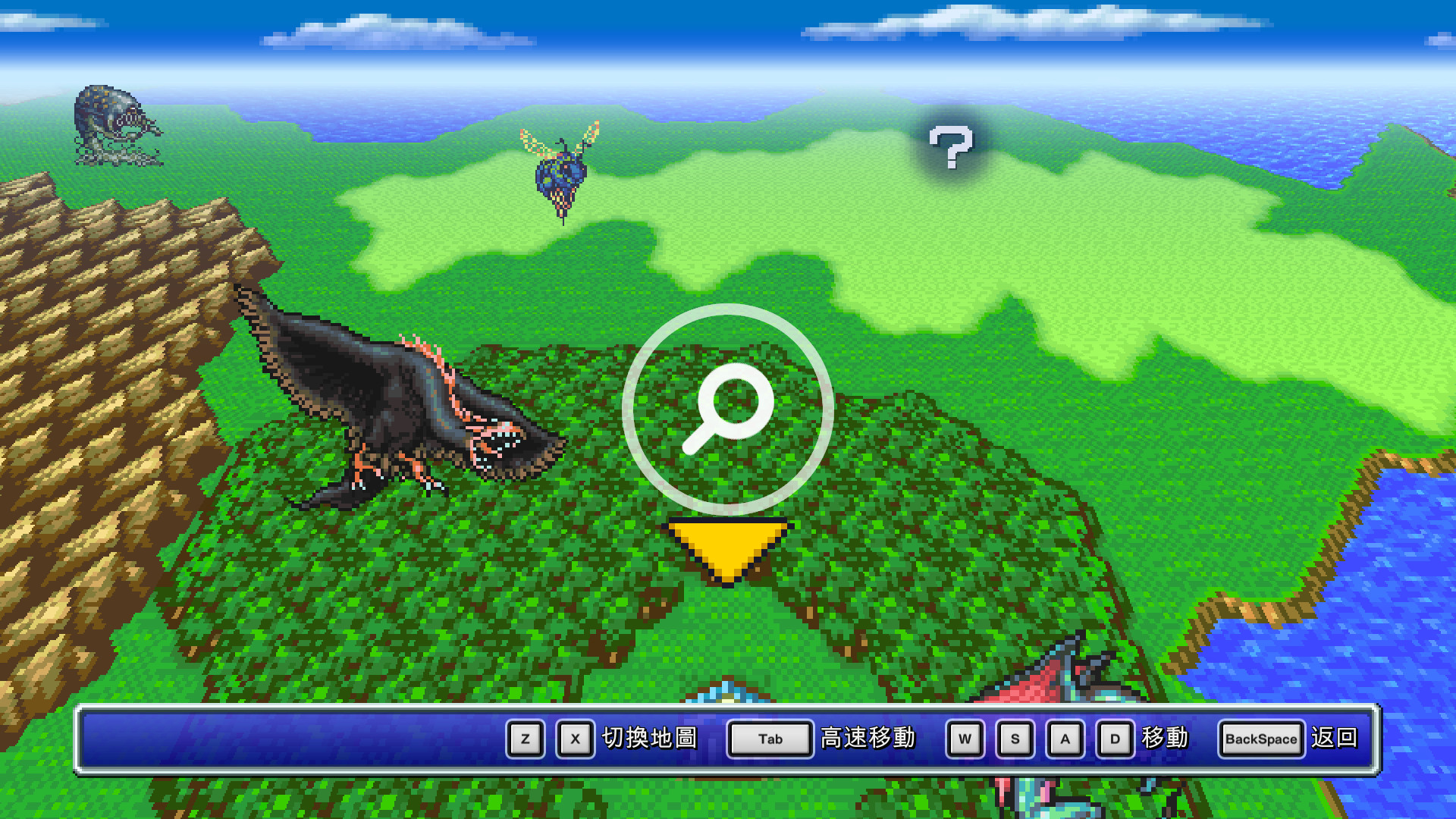Select the 高速移動 fast travel label

pyautogui.click(x=867, y=739)
